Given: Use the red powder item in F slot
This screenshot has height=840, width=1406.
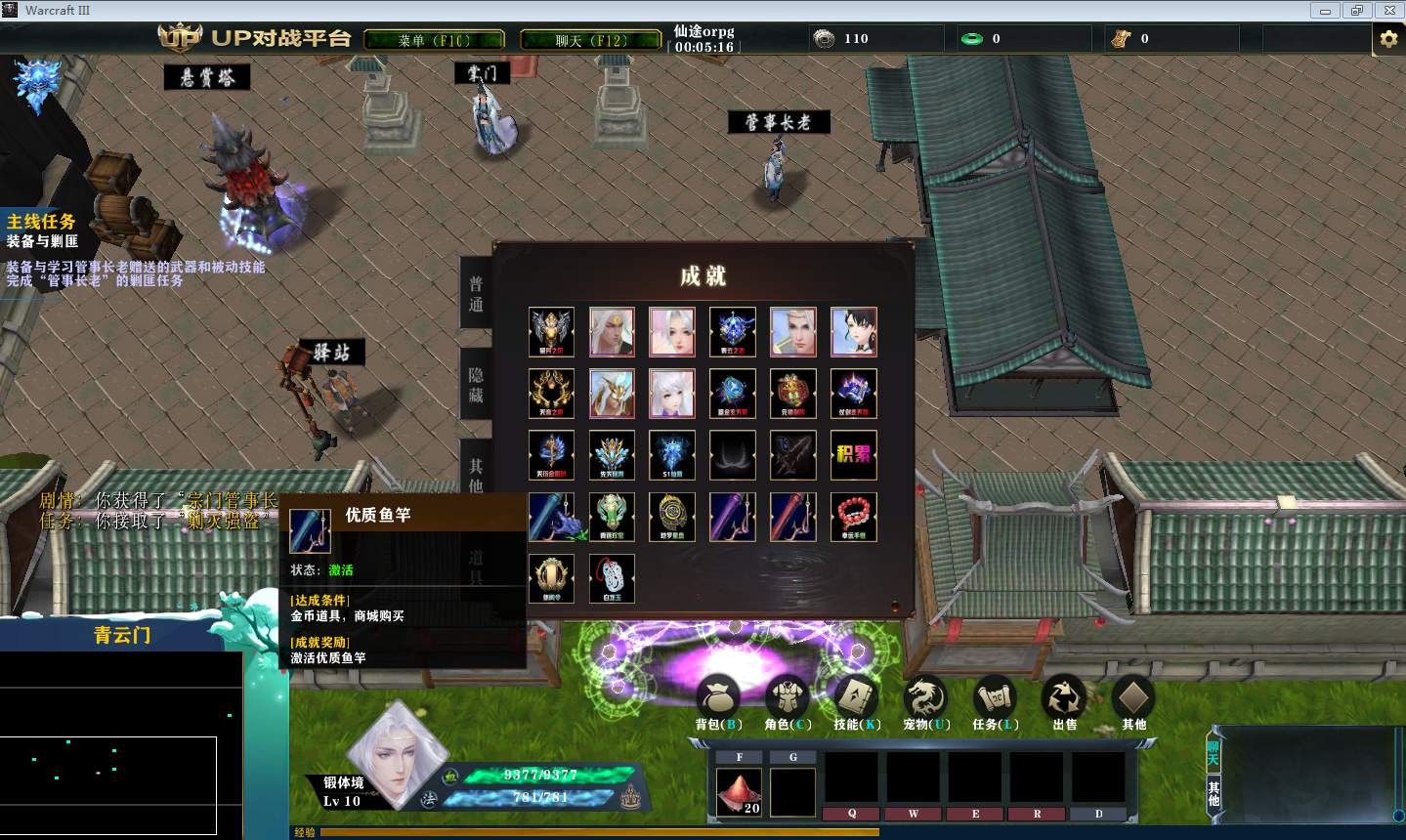Looking at the screenshot, I should tap(740, 791).
